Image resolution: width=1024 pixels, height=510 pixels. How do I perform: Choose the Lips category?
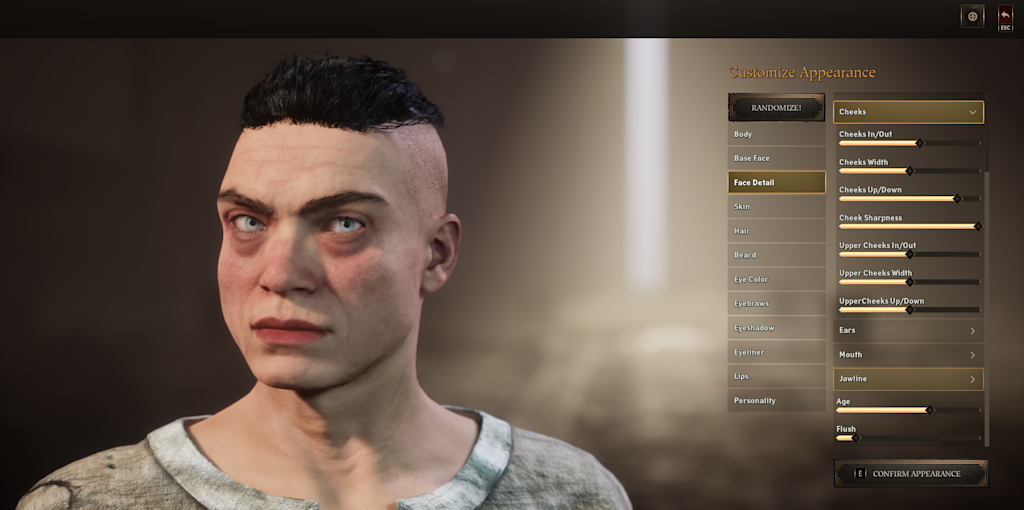(x=776, y=376)
